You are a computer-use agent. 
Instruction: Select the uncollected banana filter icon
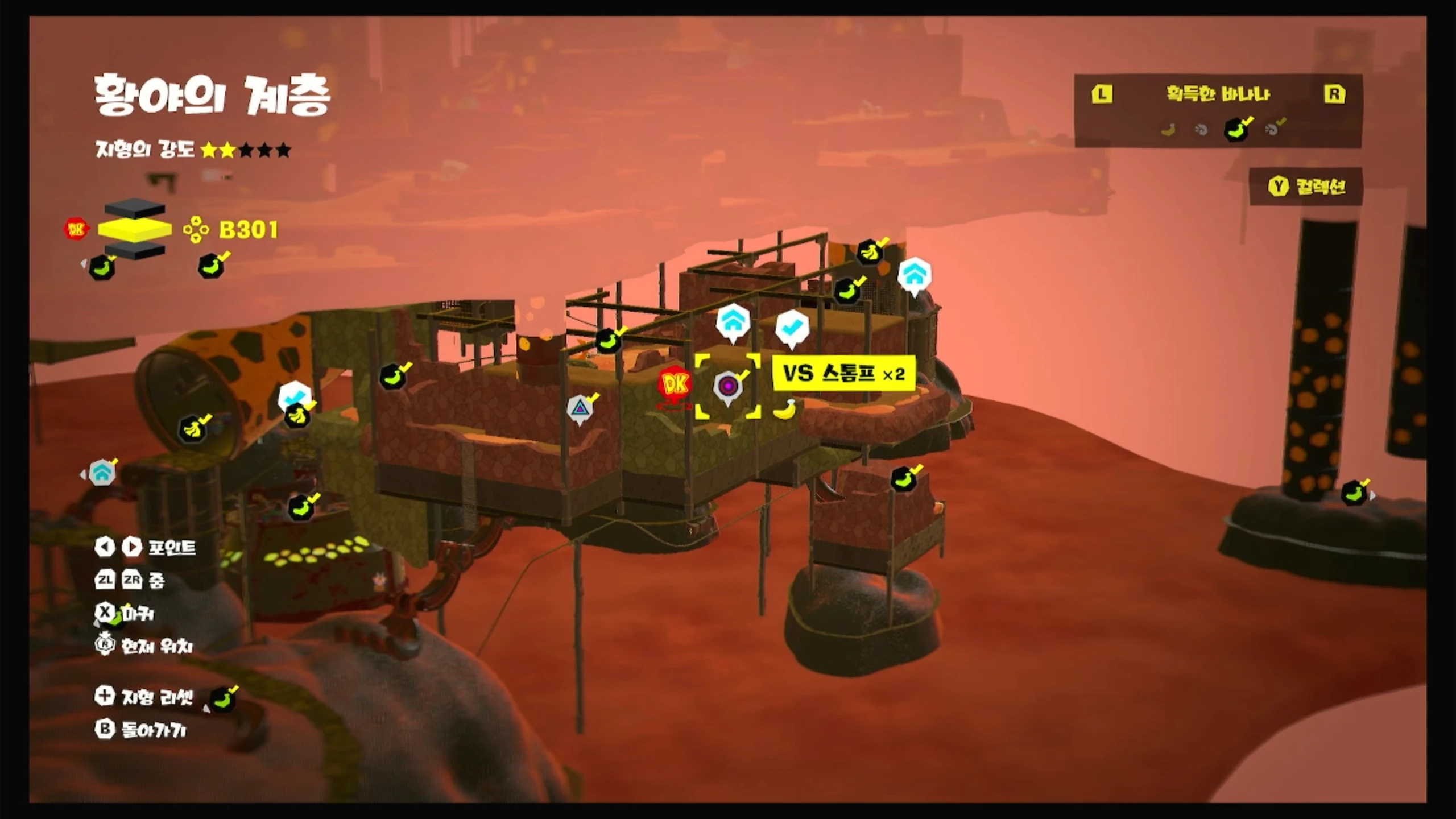[1168, 130]
